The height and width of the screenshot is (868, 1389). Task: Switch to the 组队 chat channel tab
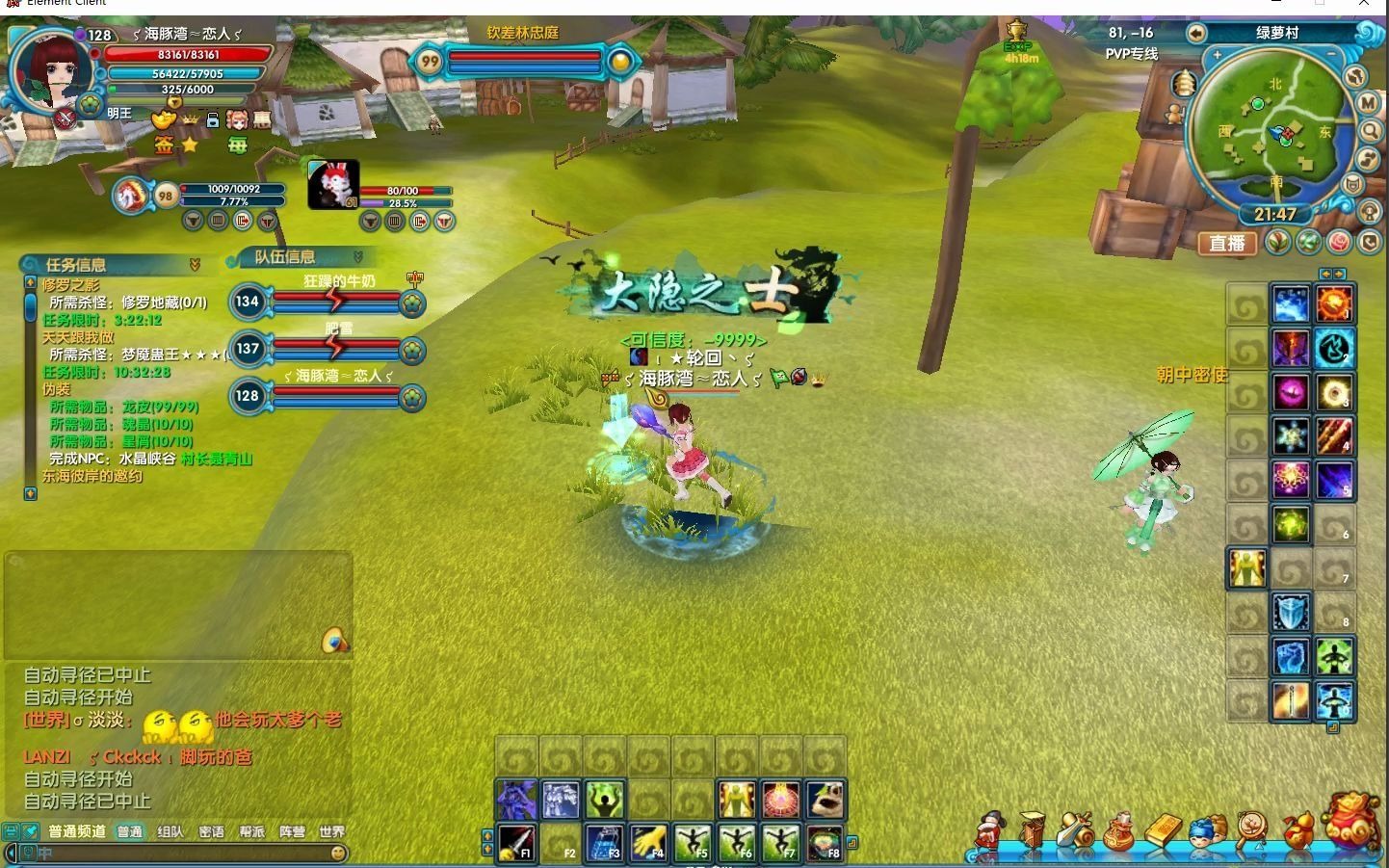pos(171,830)
